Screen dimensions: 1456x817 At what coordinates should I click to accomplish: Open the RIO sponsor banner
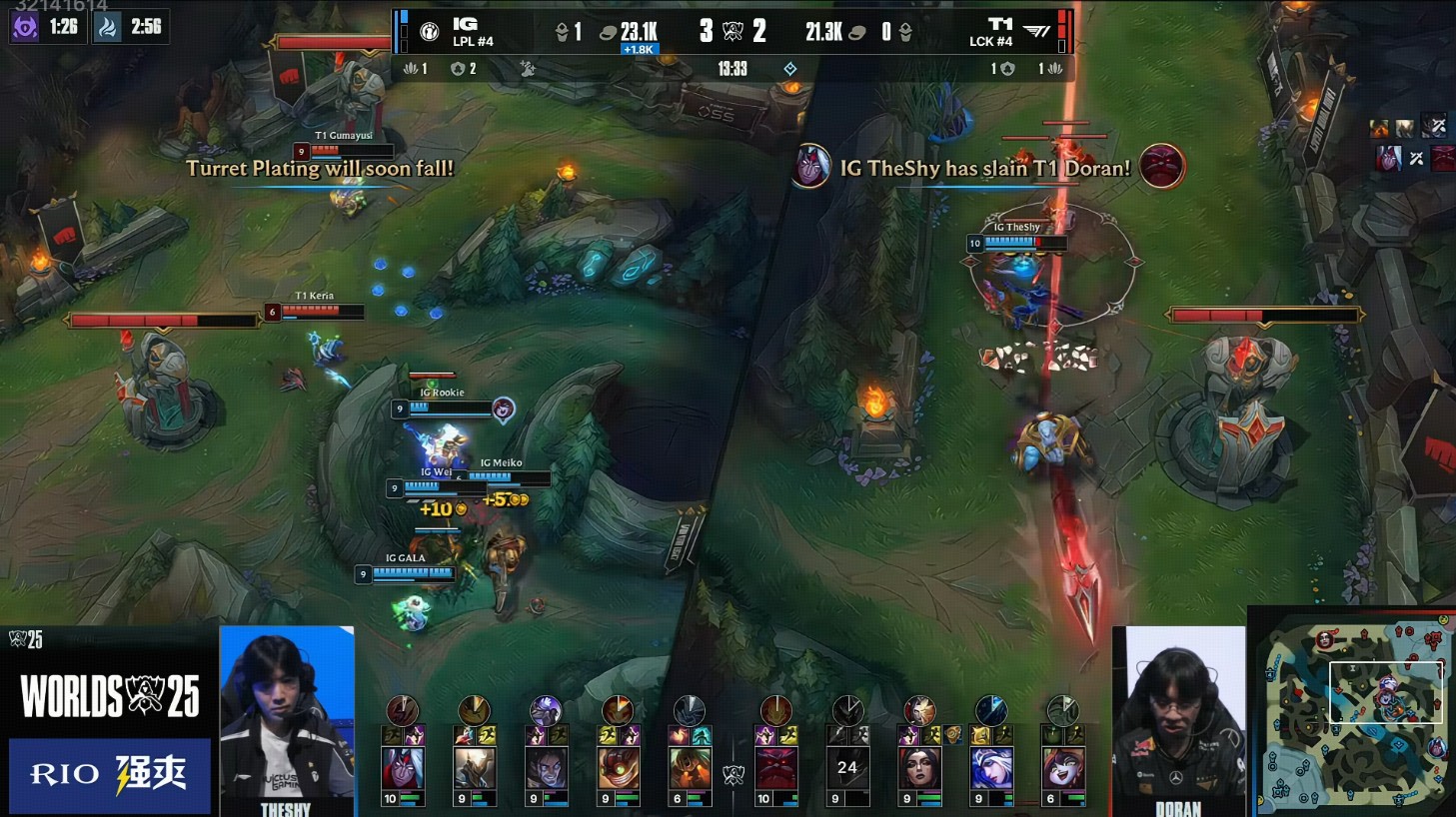click(110, 774)
